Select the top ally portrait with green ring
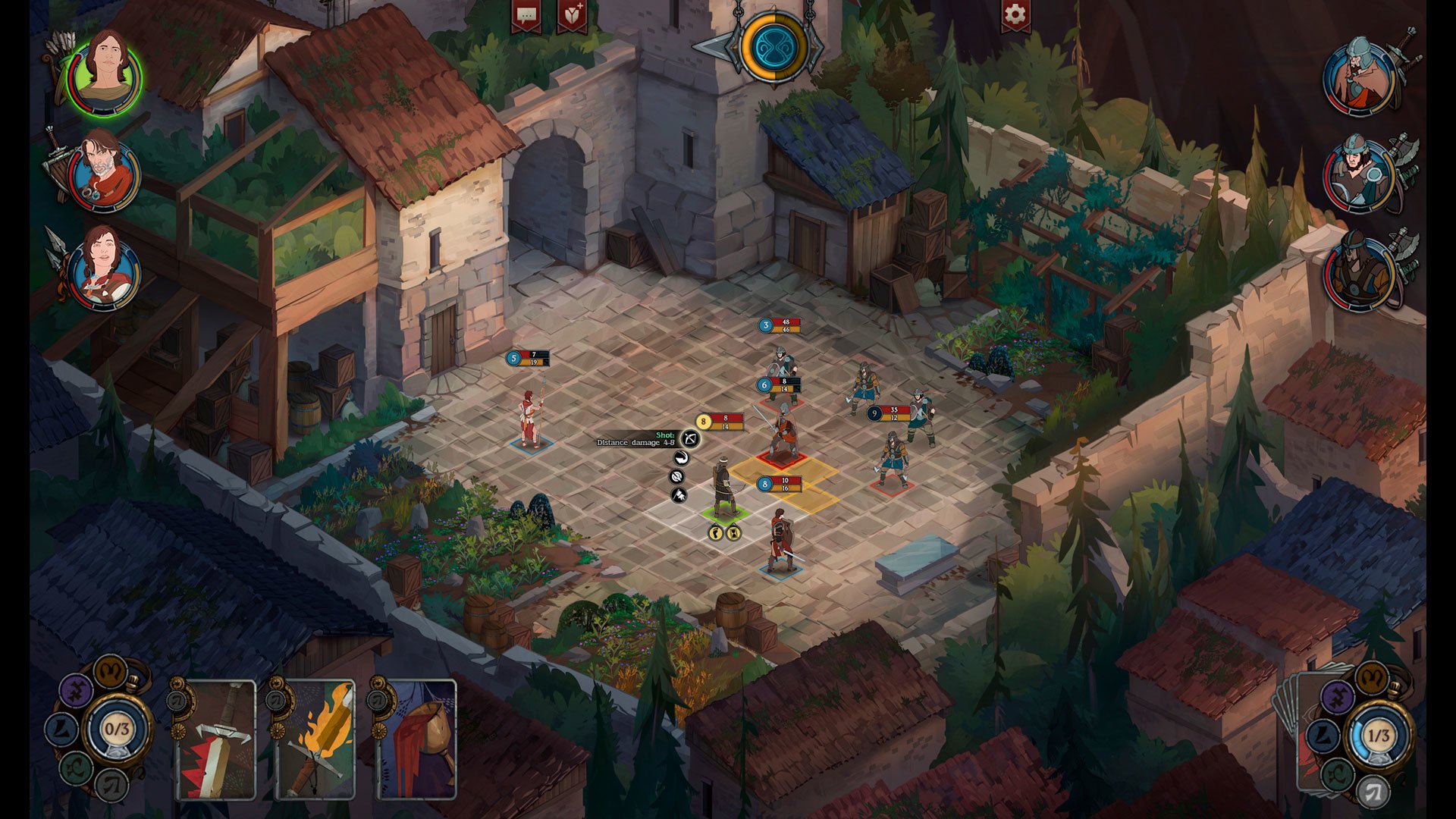The height and width of the screenshot is (819, 1456). [x=106, y=74]
